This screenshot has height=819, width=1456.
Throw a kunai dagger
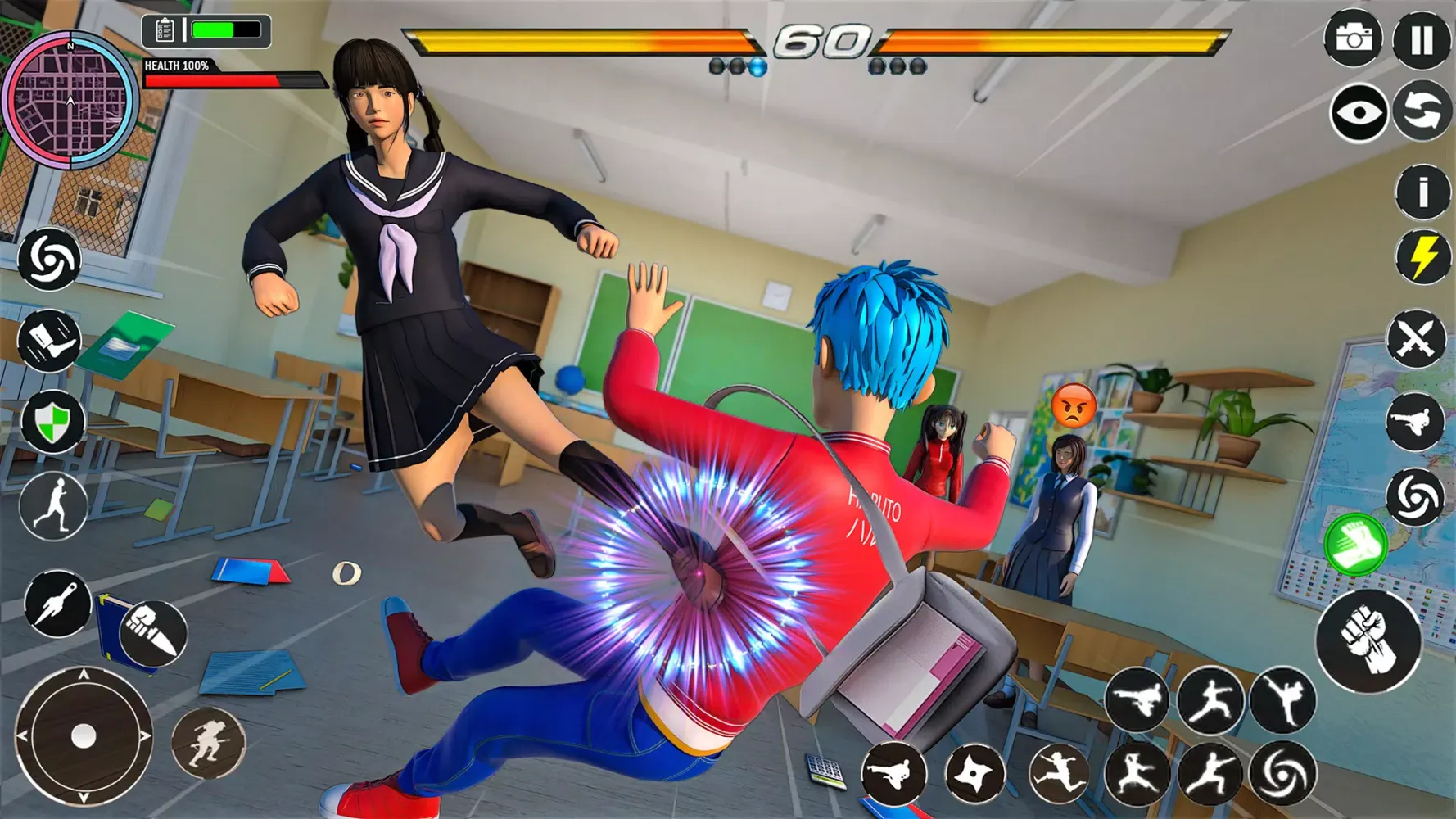click(x=57, y=604)
